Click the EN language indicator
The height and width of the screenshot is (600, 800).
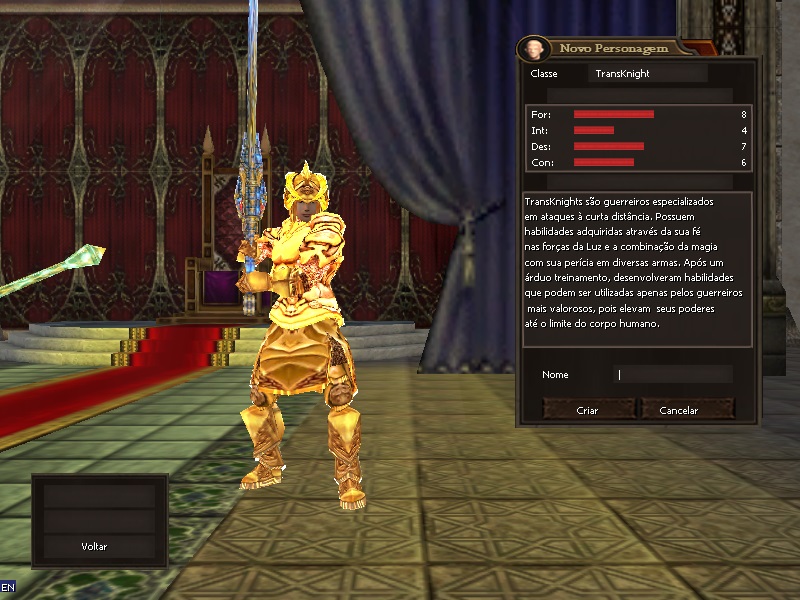point(8,586)
